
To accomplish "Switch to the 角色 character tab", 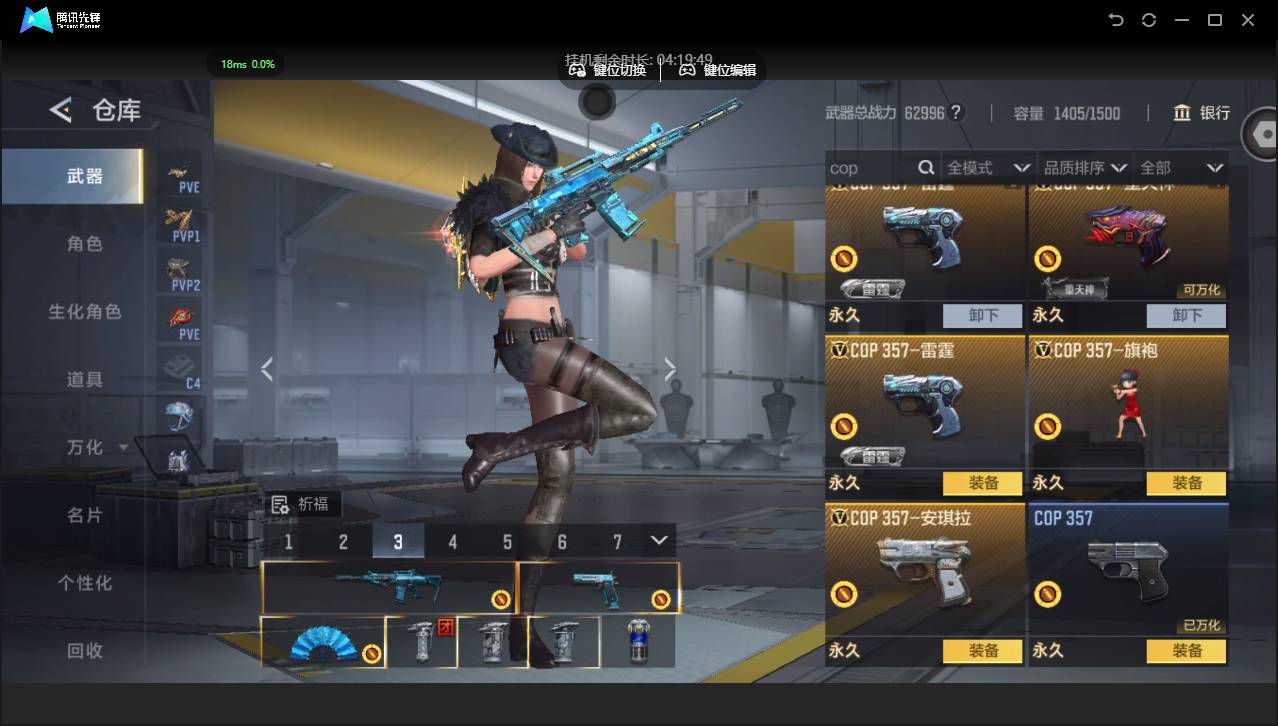I will point(85,244).
